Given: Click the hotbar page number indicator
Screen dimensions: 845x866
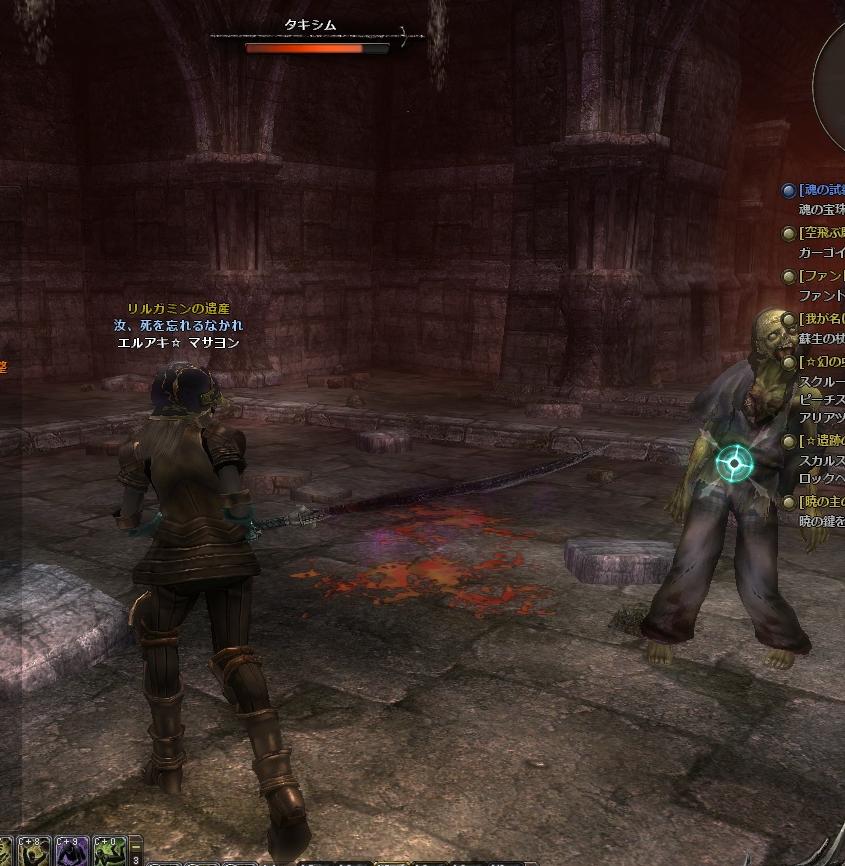Looking at the screenshot, I should point(136,858).
